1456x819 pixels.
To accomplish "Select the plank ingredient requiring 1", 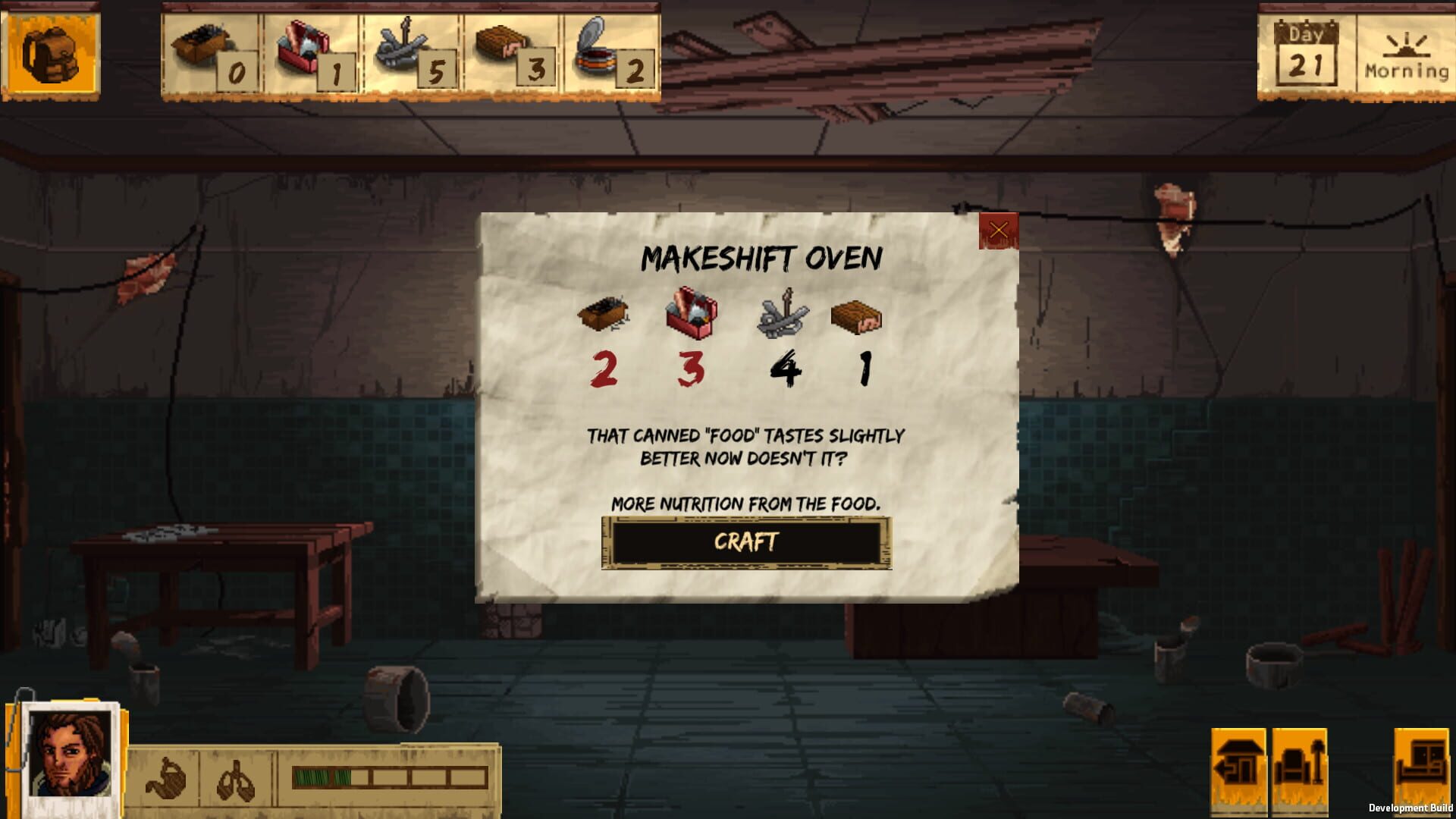I will (857, 318).
